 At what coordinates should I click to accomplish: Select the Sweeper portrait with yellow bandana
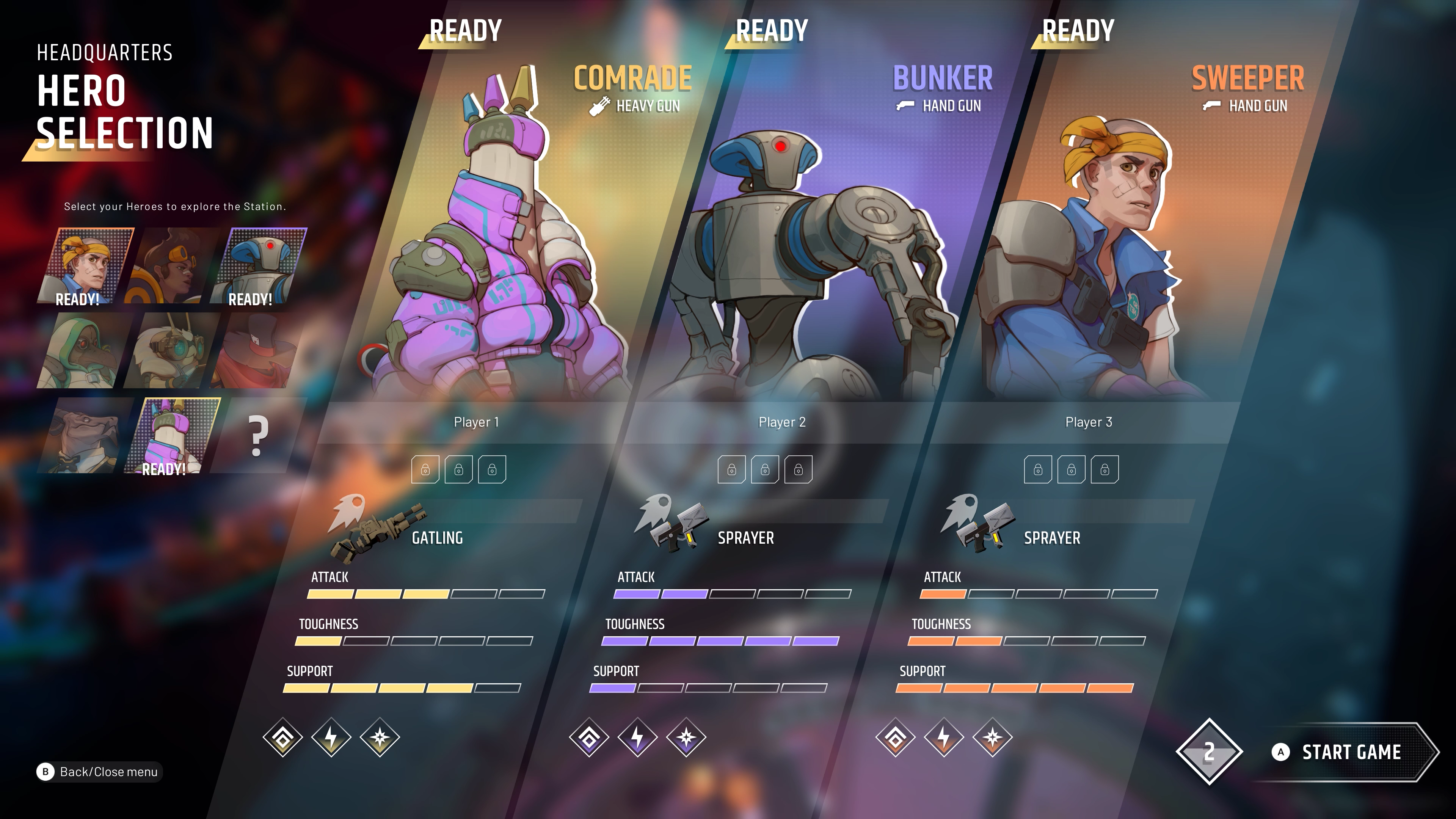(86, 266)
